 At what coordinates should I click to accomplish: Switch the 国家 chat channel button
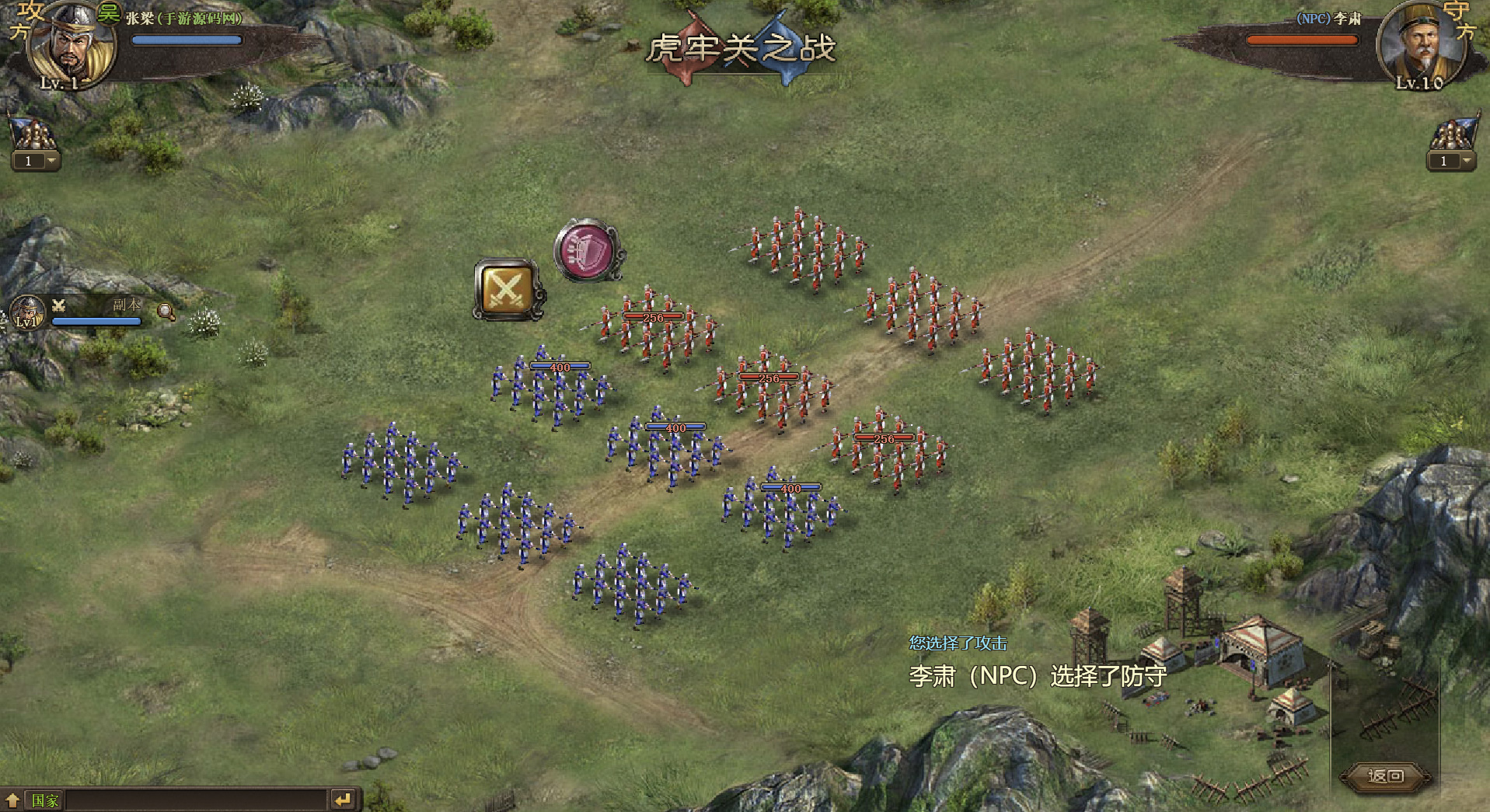(x=44, y=800)
